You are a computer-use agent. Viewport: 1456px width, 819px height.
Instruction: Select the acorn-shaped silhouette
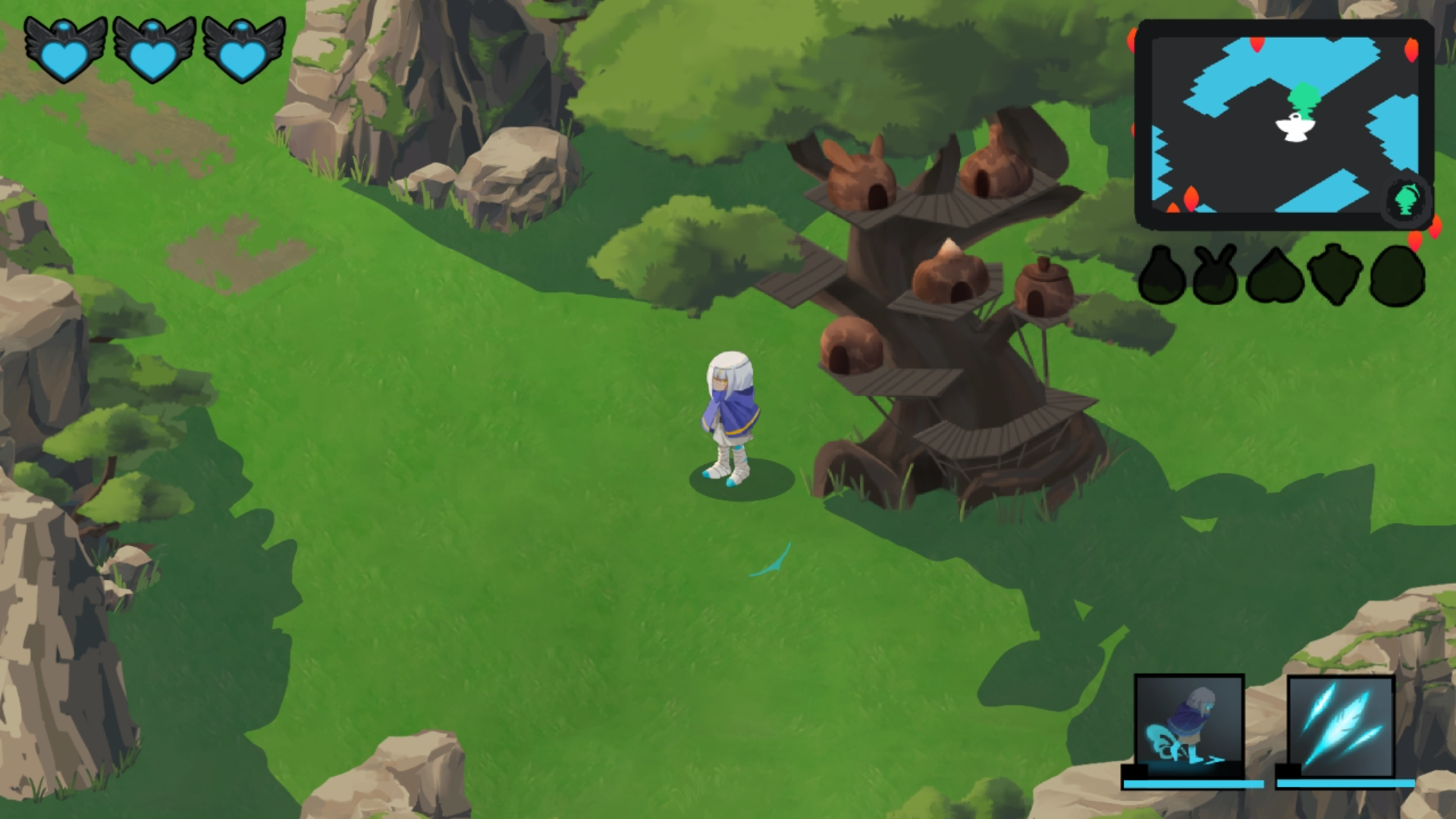point(1335,275)
